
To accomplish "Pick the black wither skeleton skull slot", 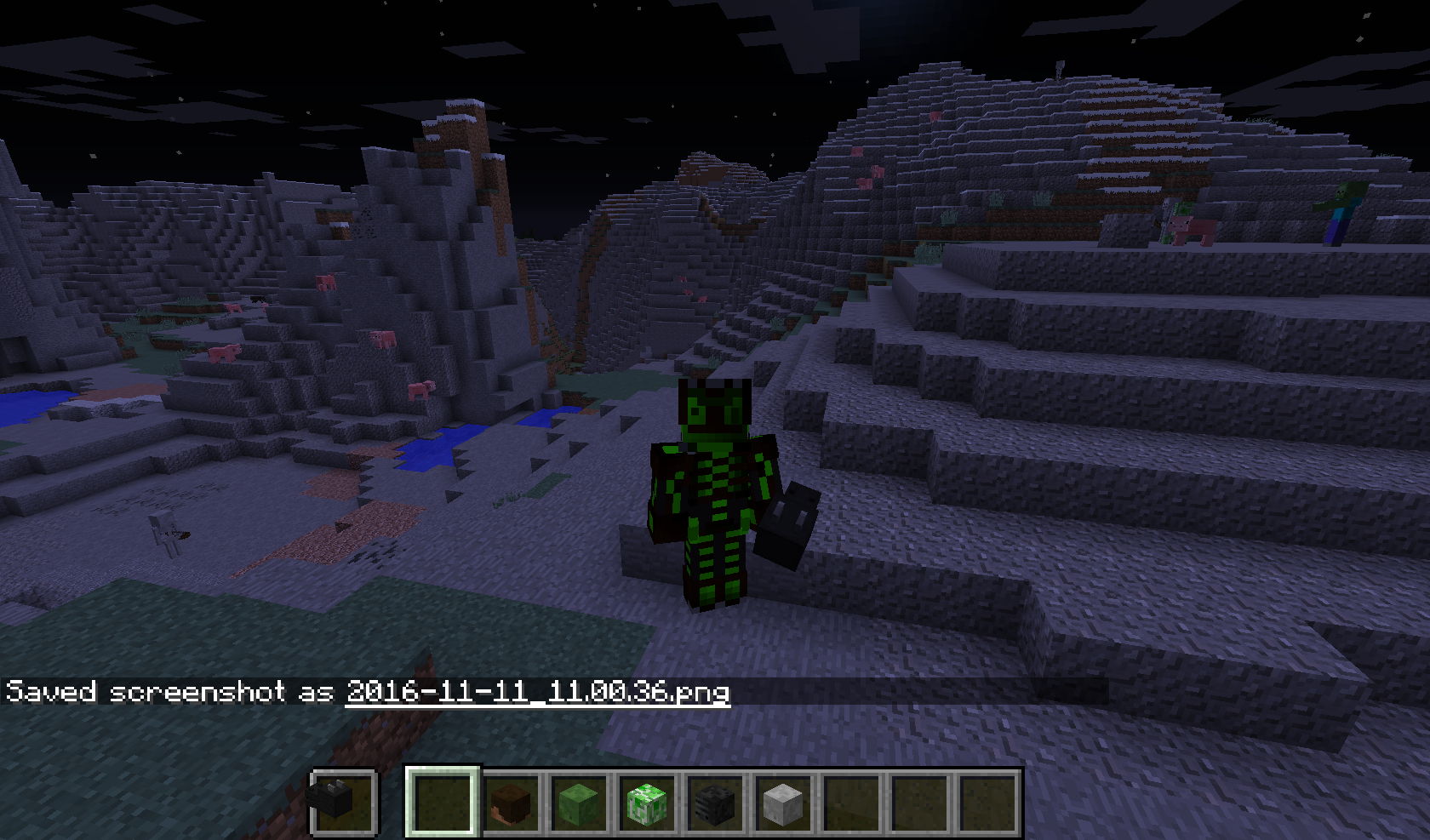I will click(x=715, y=803).
